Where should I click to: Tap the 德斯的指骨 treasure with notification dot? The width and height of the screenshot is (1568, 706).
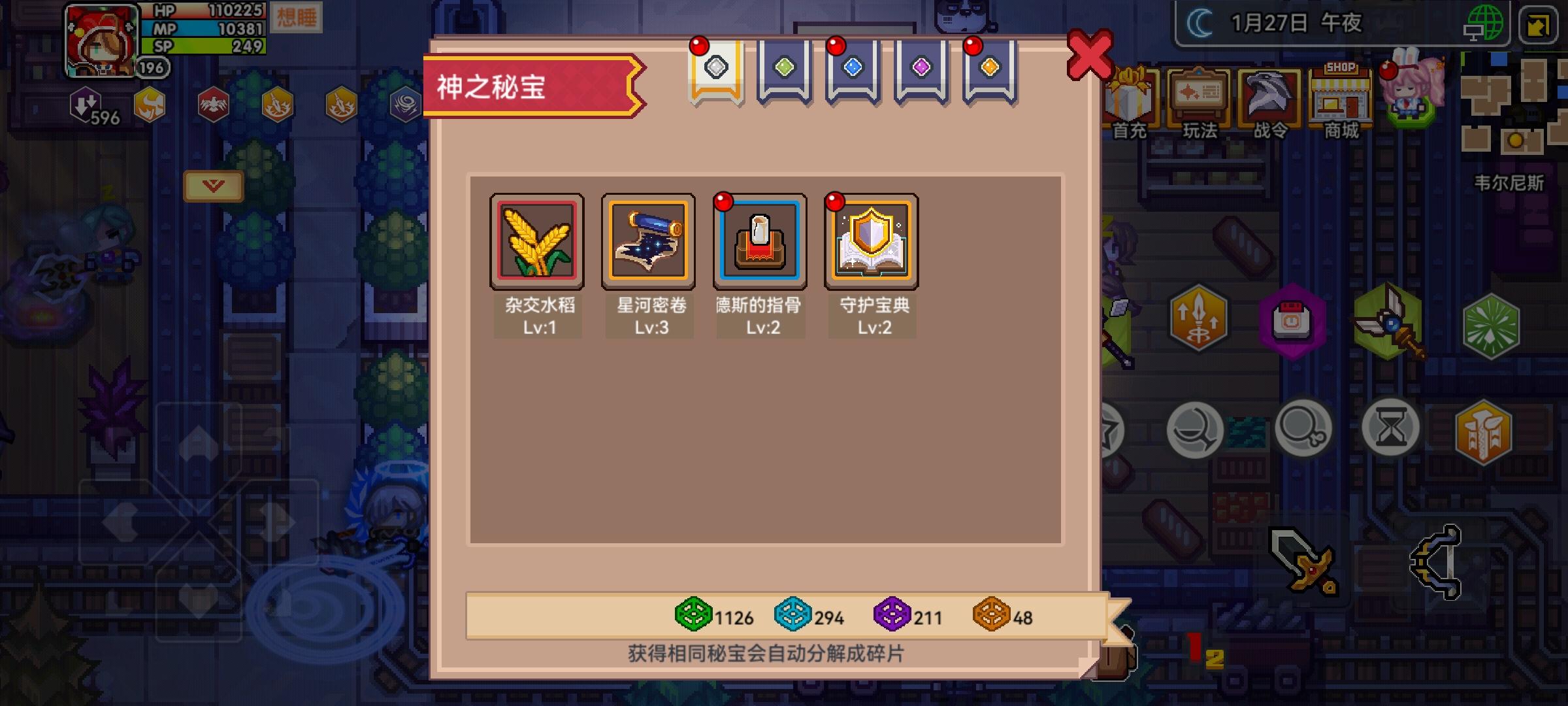click(760, 240)
